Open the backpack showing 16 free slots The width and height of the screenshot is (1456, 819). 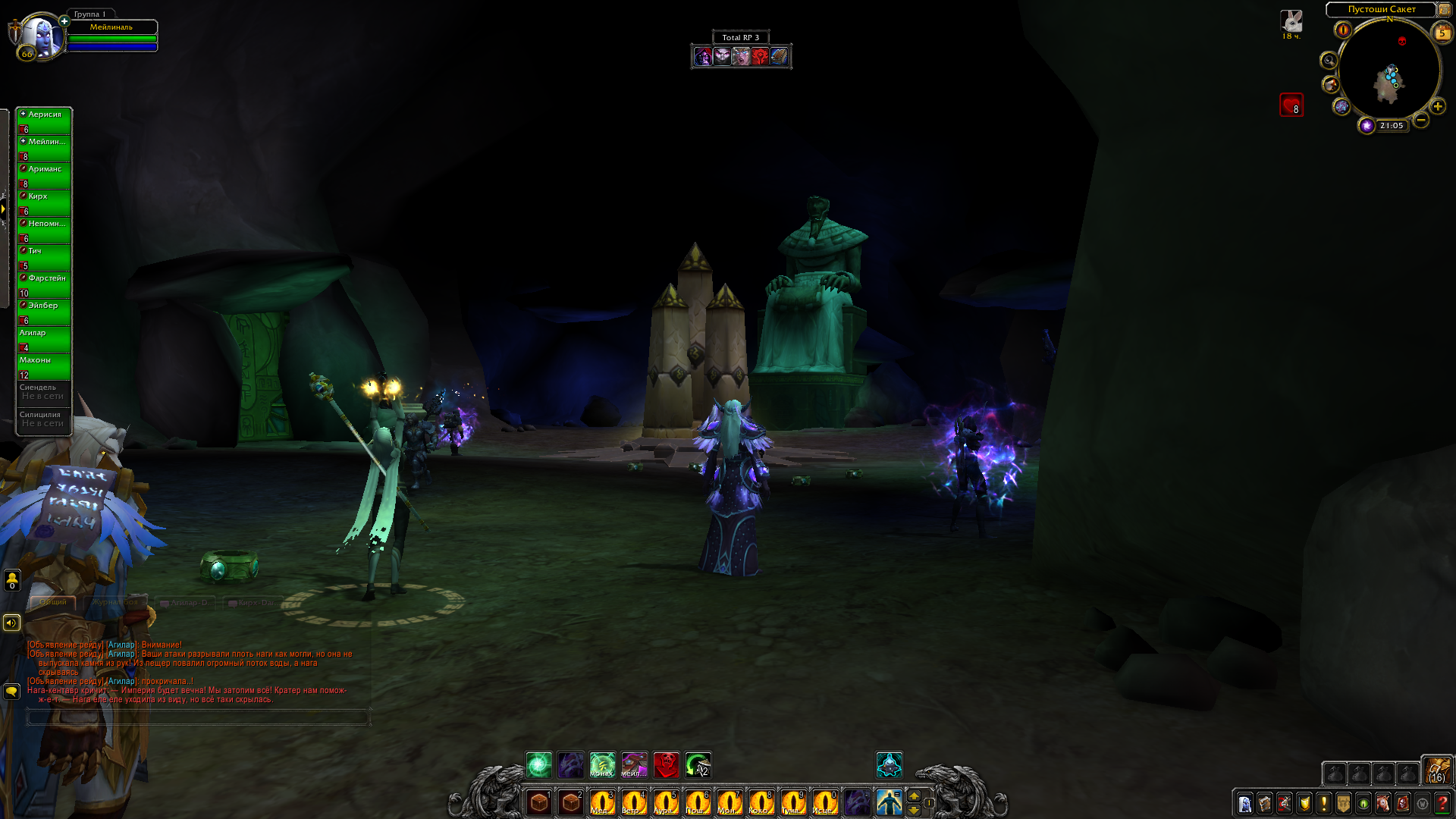[1436, 770]
